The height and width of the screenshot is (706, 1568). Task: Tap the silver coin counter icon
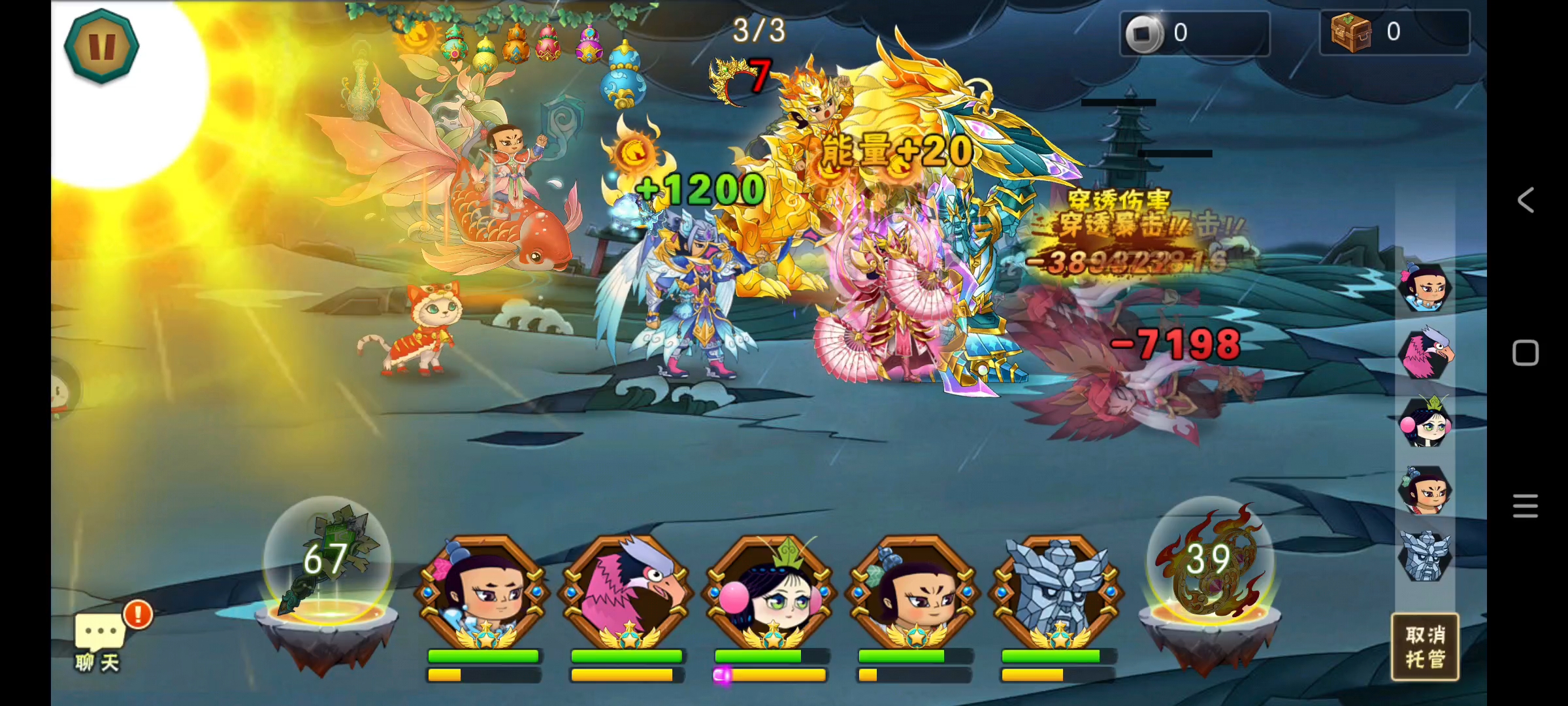click(x=1144, y=33)
